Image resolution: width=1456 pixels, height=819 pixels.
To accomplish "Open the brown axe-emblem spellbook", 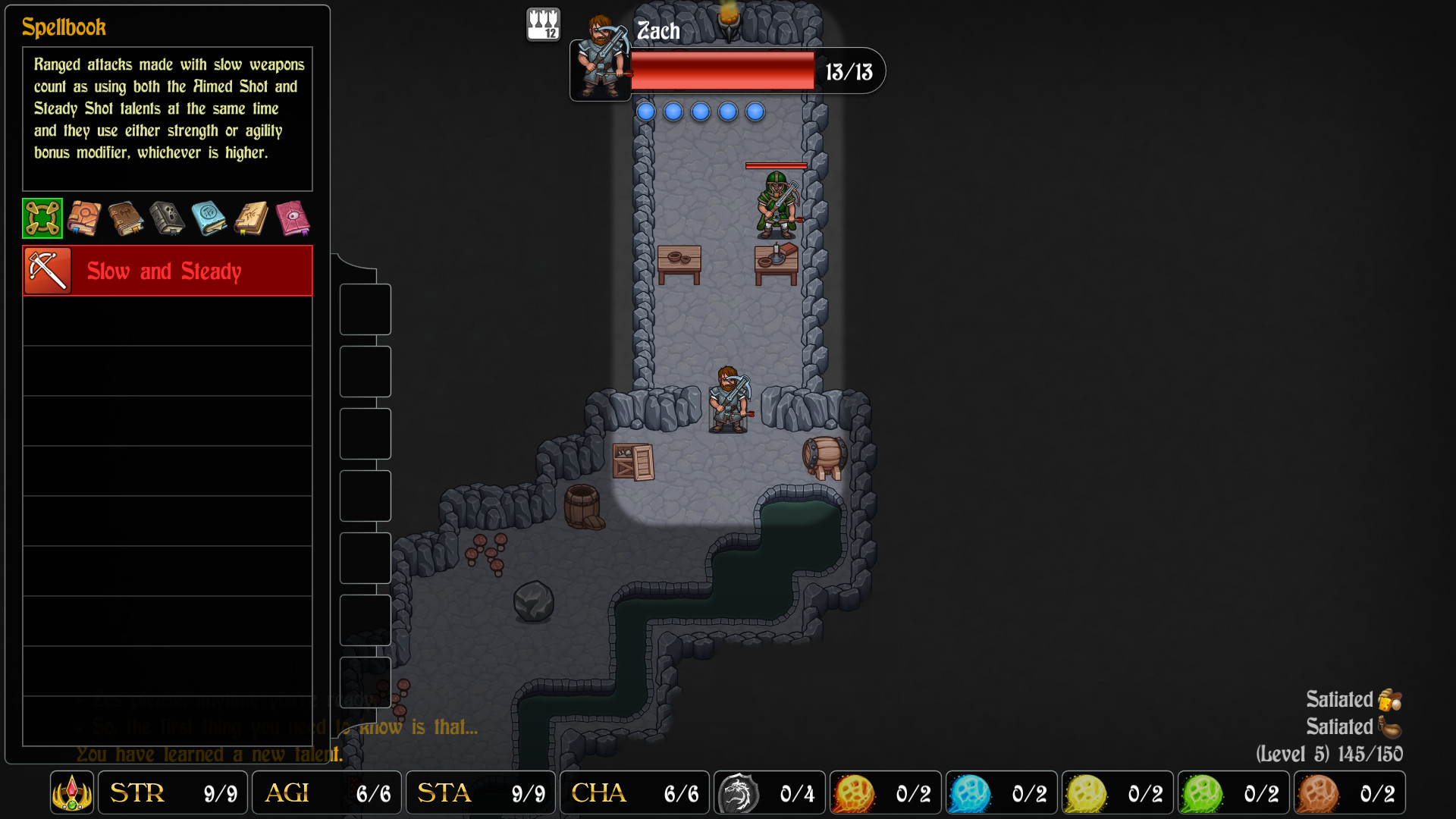I will click(x=126, y=218).
